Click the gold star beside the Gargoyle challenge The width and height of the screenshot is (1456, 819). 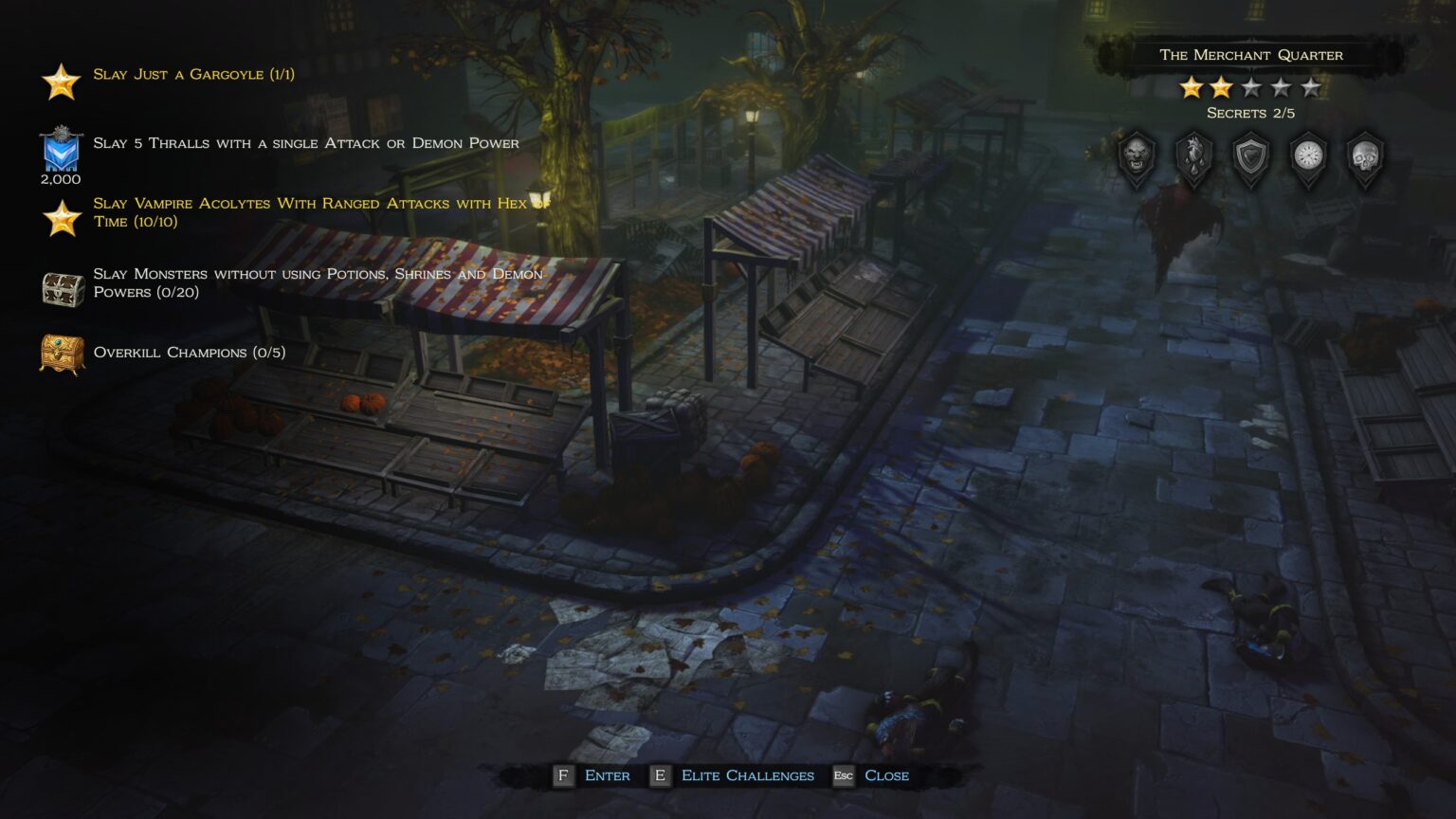[60, 82]
